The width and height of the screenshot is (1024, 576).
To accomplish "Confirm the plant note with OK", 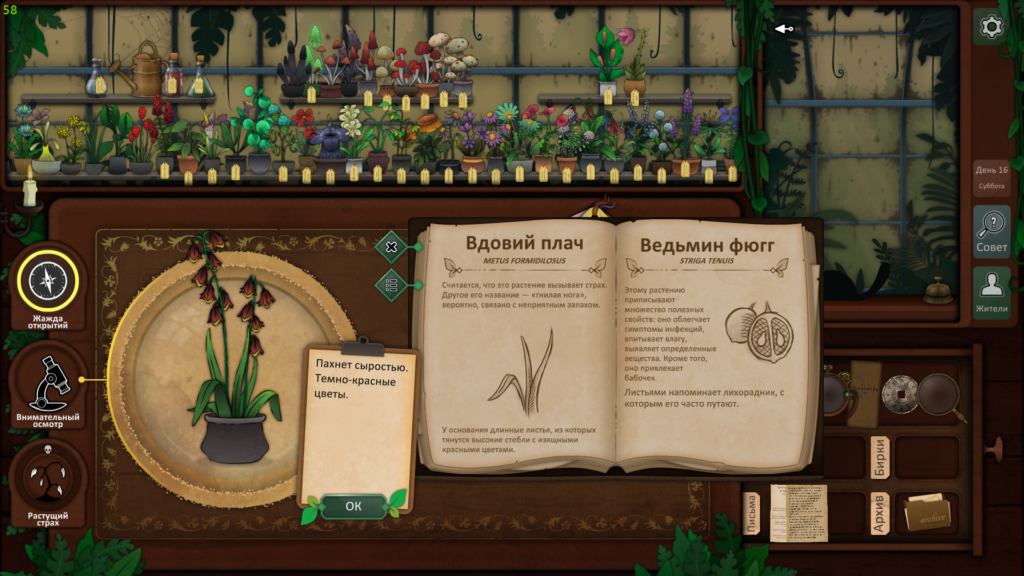I will pyautogui.click(x=353, y=506).
